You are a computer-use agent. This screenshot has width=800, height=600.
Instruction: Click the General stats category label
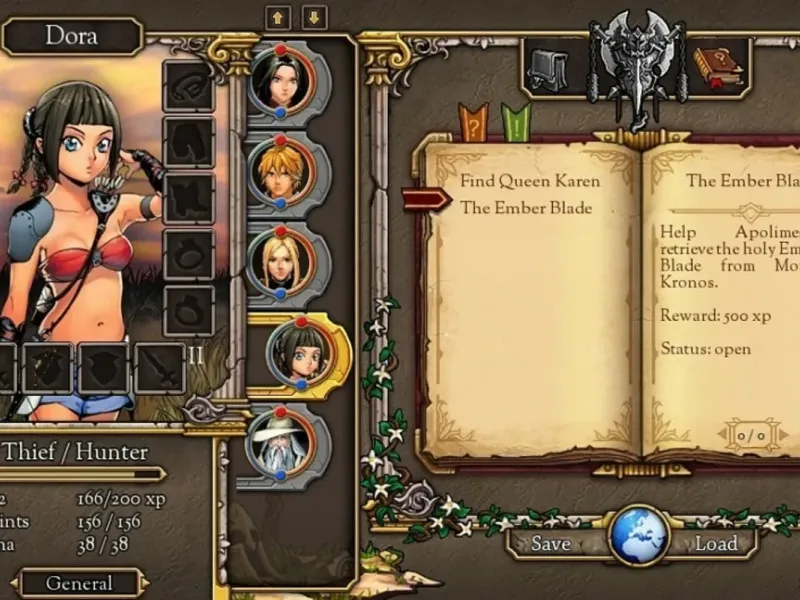80,583
